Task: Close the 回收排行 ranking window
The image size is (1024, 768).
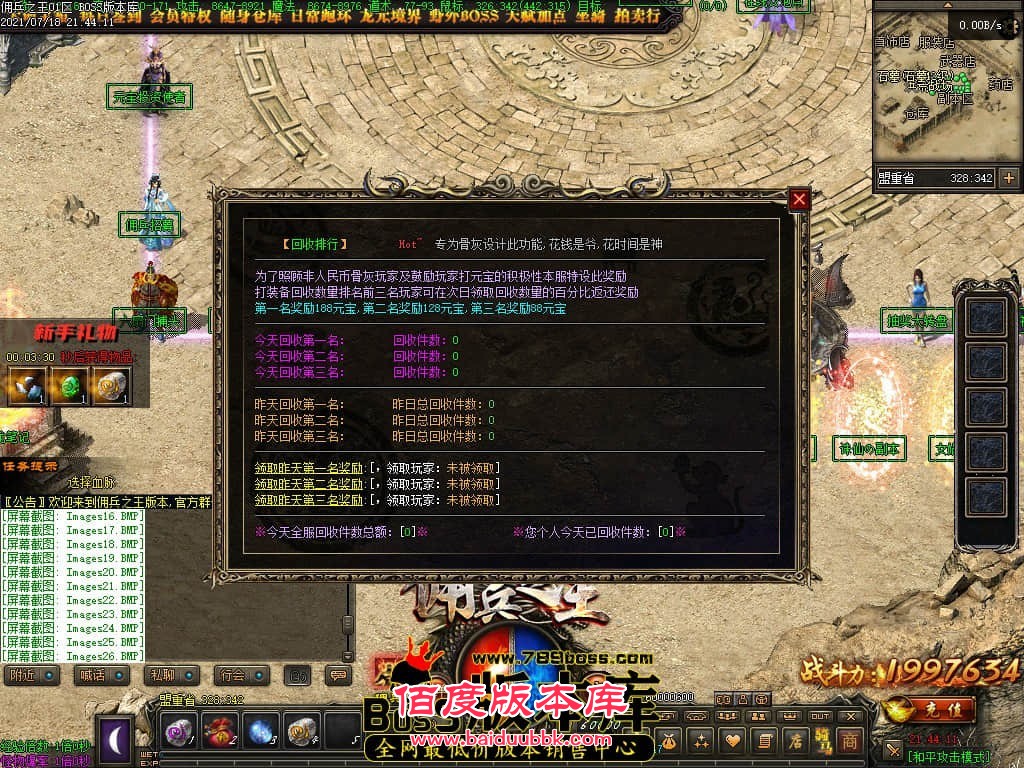Action: pyautogui.click(x=799, y=200)
